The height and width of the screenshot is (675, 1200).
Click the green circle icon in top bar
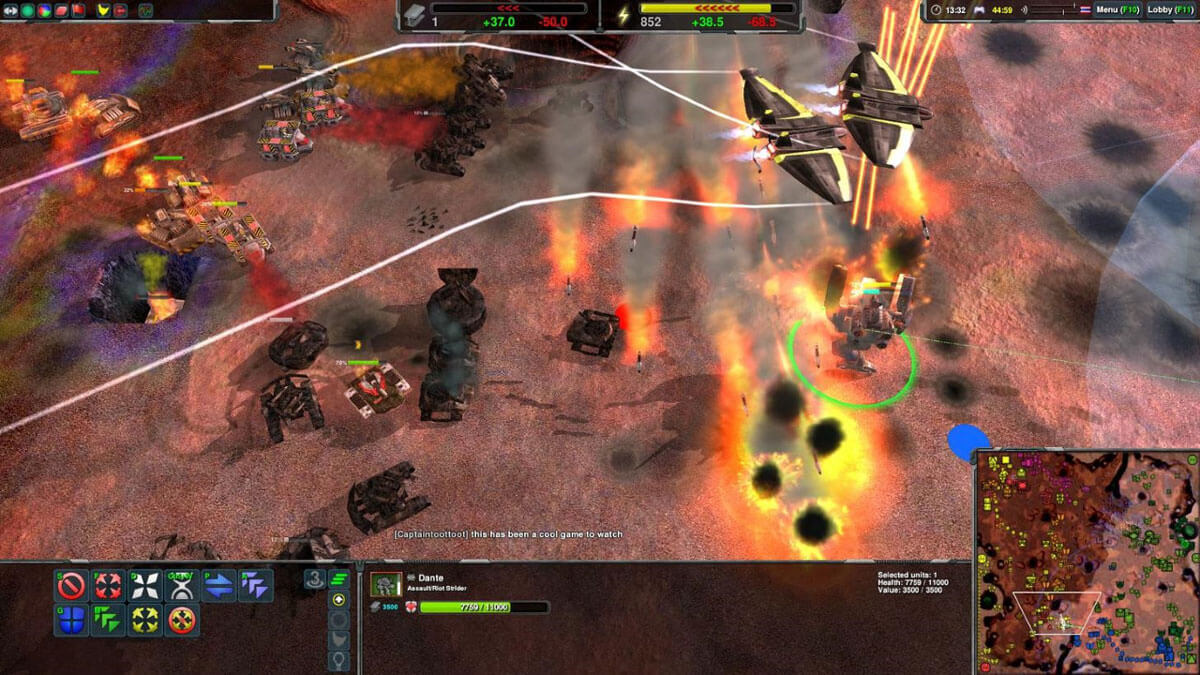click(x=27, y=11)
